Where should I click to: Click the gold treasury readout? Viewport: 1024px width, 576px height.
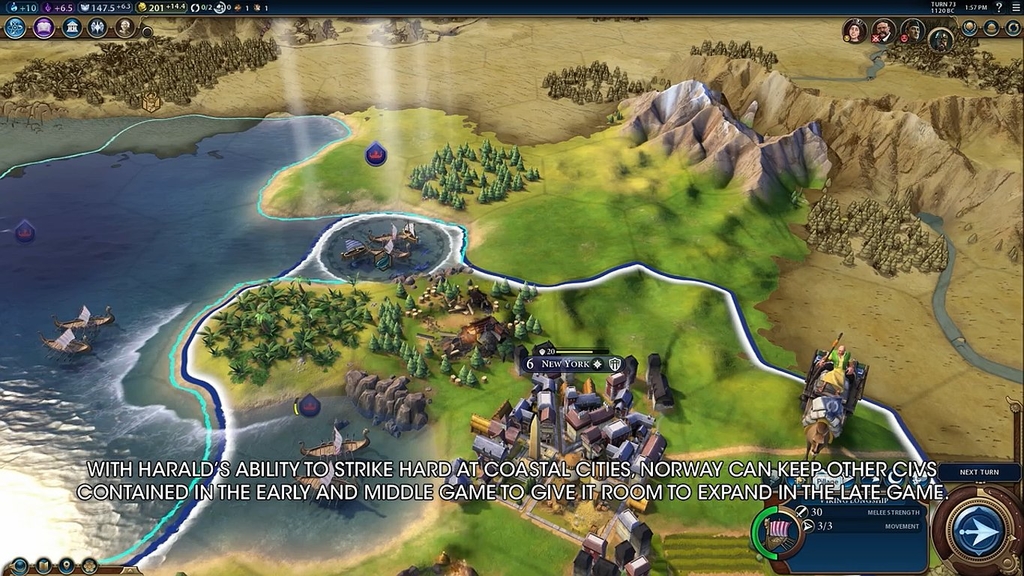click(167, 7)
